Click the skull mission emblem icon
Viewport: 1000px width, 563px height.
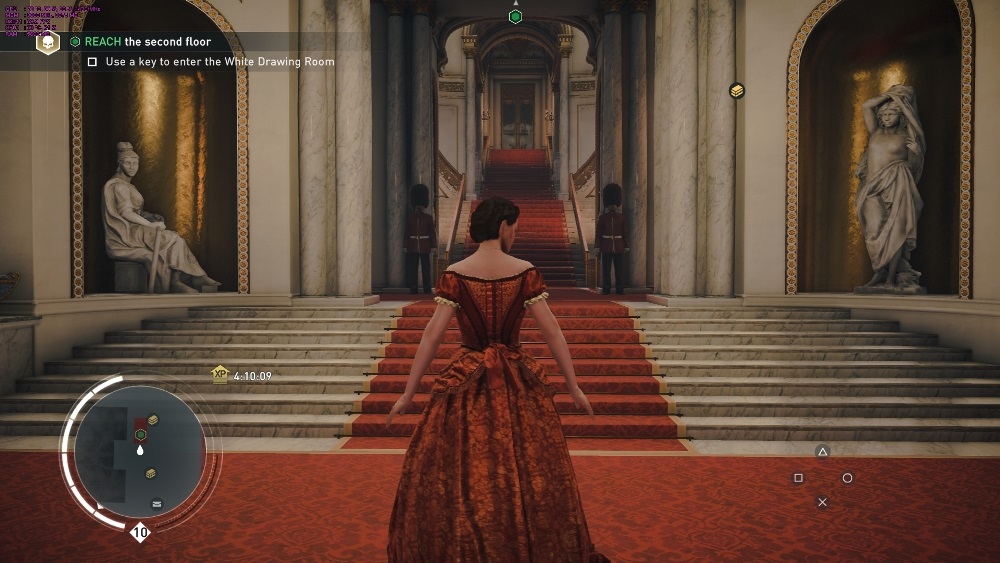pyautogui.click(x=48, y=42)
